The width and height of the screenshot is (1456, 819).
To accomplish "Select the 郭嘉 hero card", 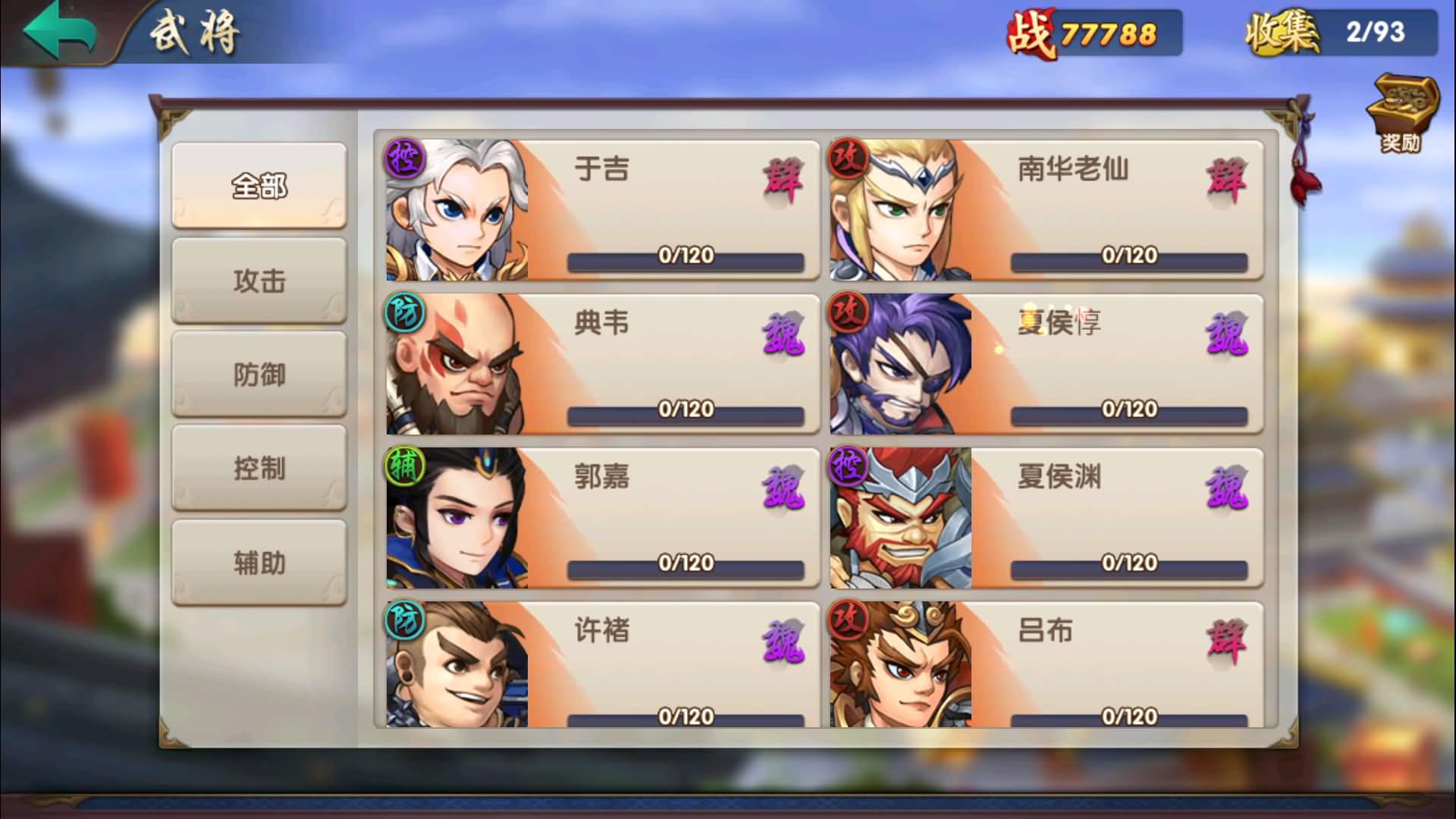I will [x=602, y=518].
